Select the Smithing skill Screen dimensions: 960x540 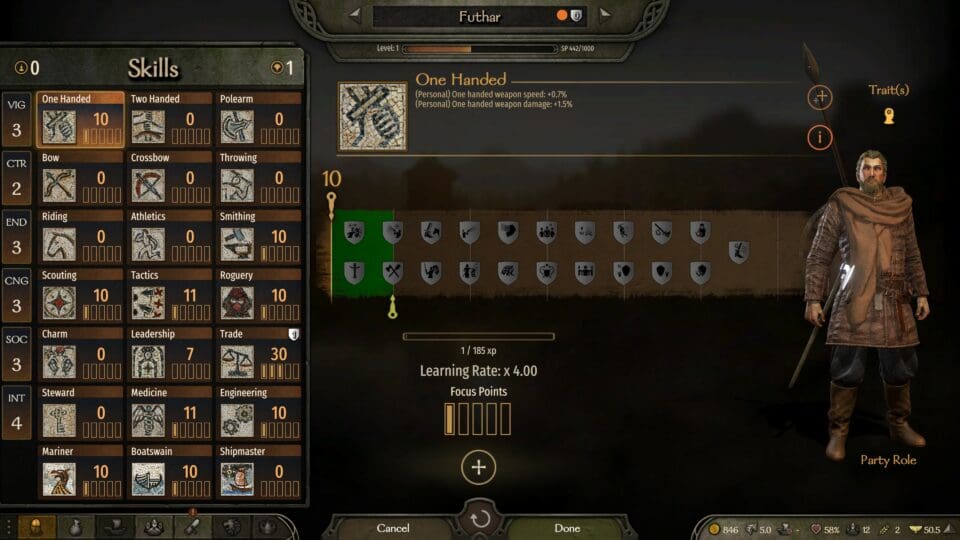259,237
